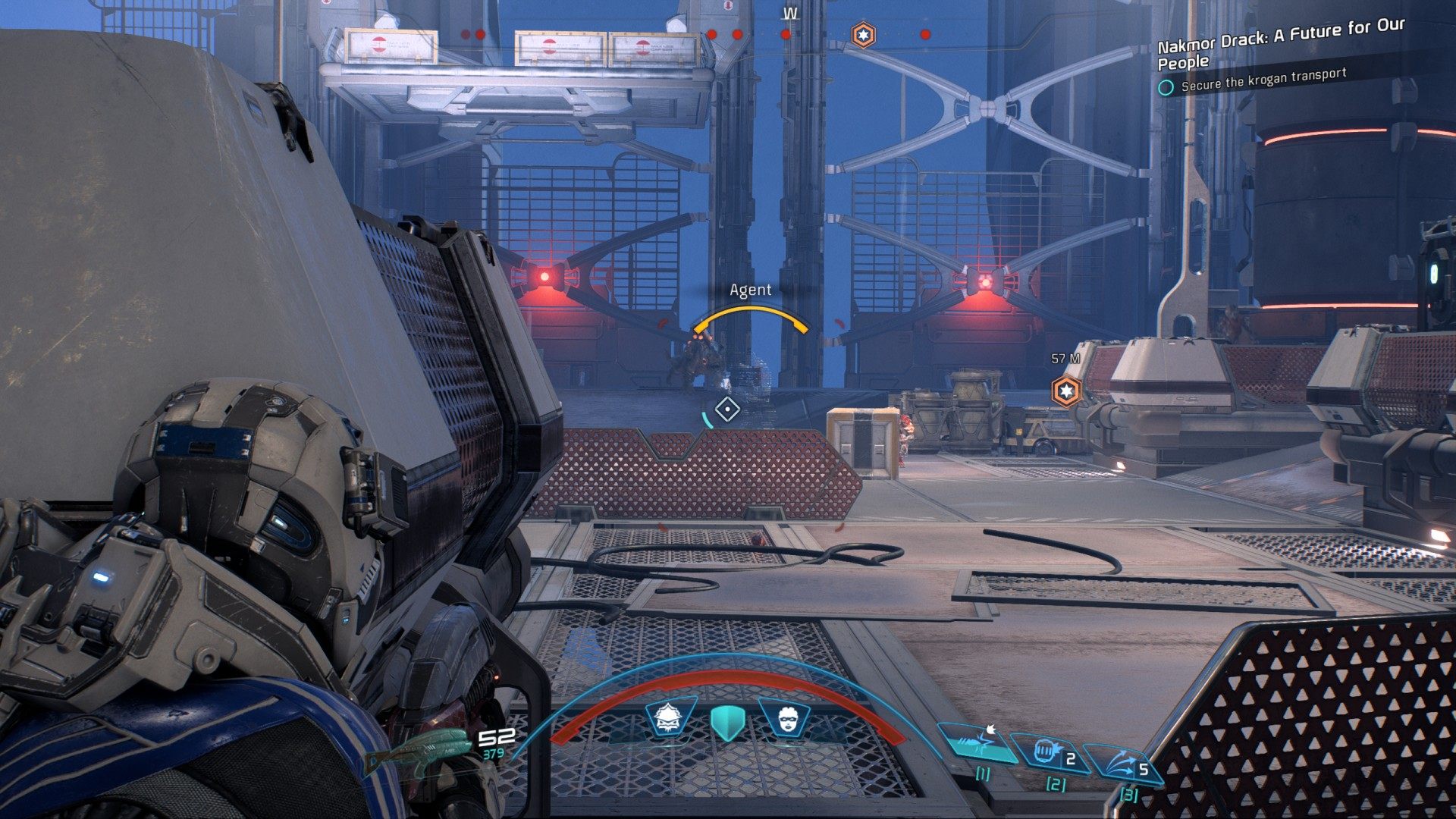Select the krogan squadmate portrait icon
Image resolution: width=1456 pixels, height=819 pixels.
(670, 717)
